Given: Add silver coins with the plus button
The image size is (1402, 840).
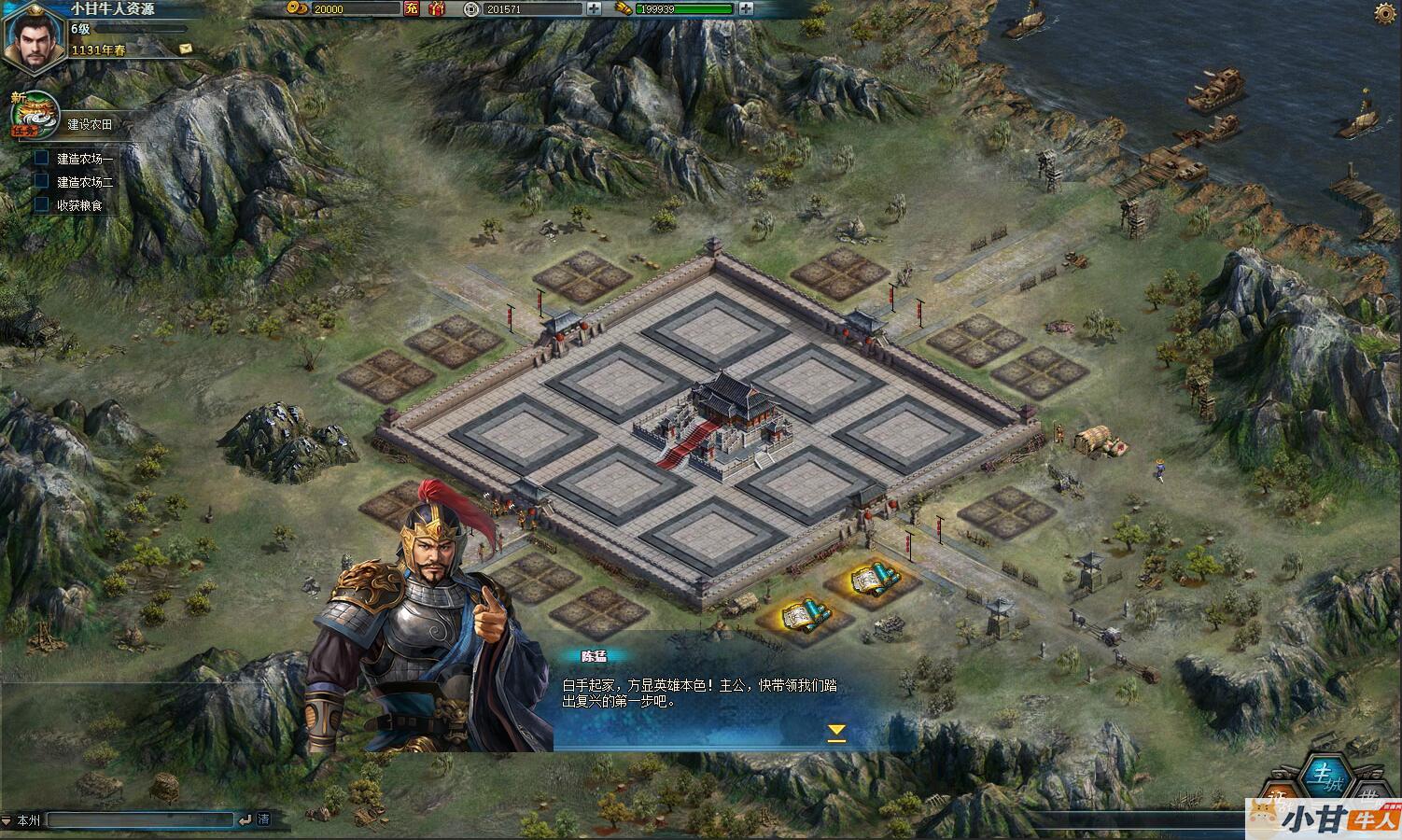Looking at the screenshot, I should (x=595, y=8).
